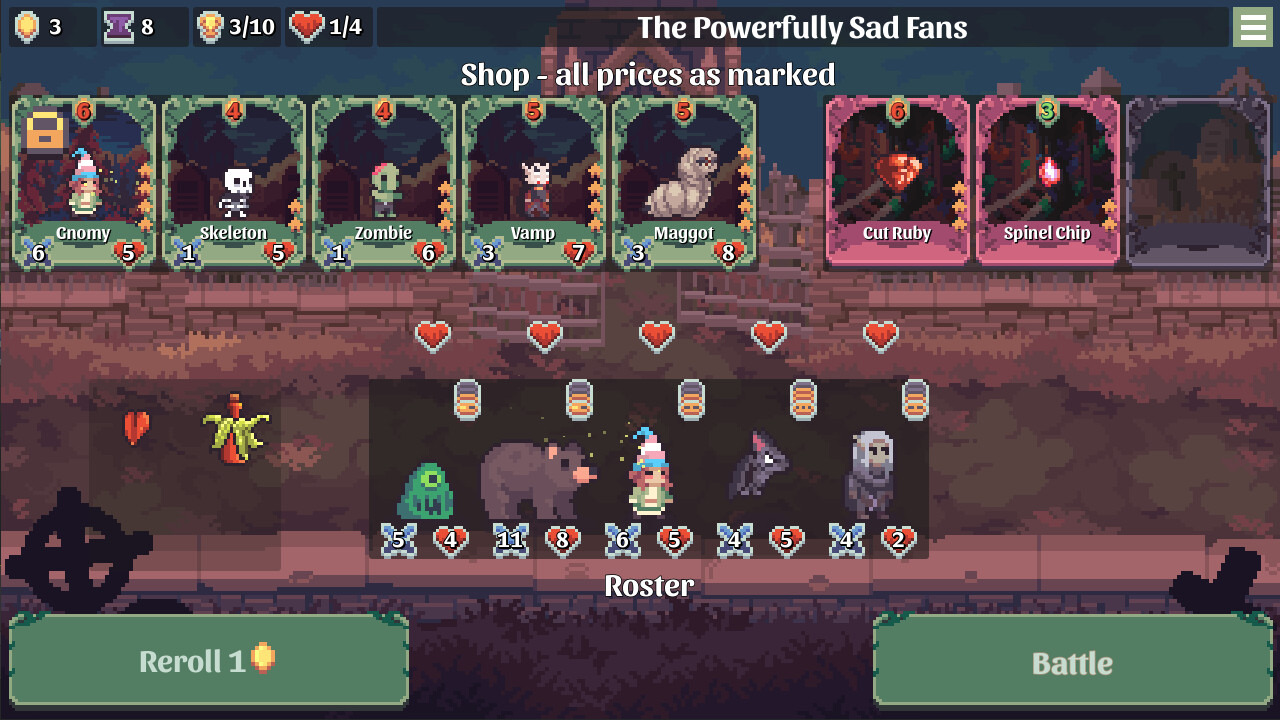Open the Spinel Chip gem card

coord(1047,180)
